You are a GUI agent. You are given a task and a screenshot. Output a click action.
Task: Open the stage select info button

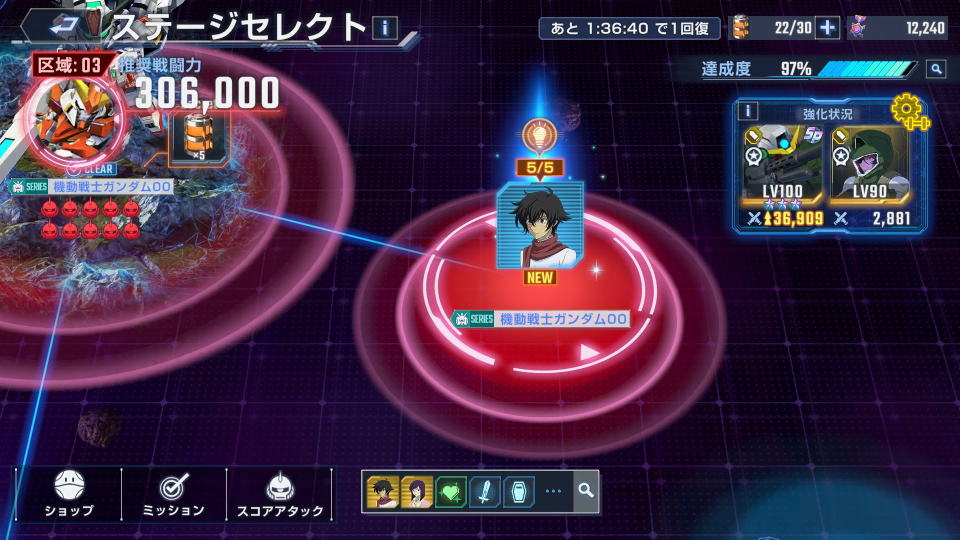point(384,28)
